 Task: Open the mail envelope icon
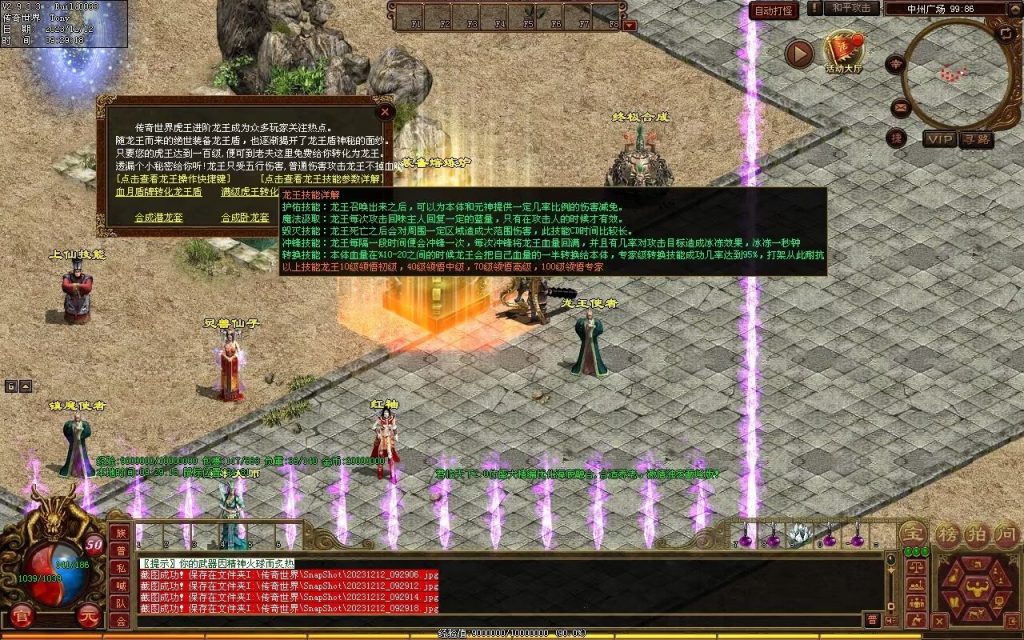(x=900, y=107)
